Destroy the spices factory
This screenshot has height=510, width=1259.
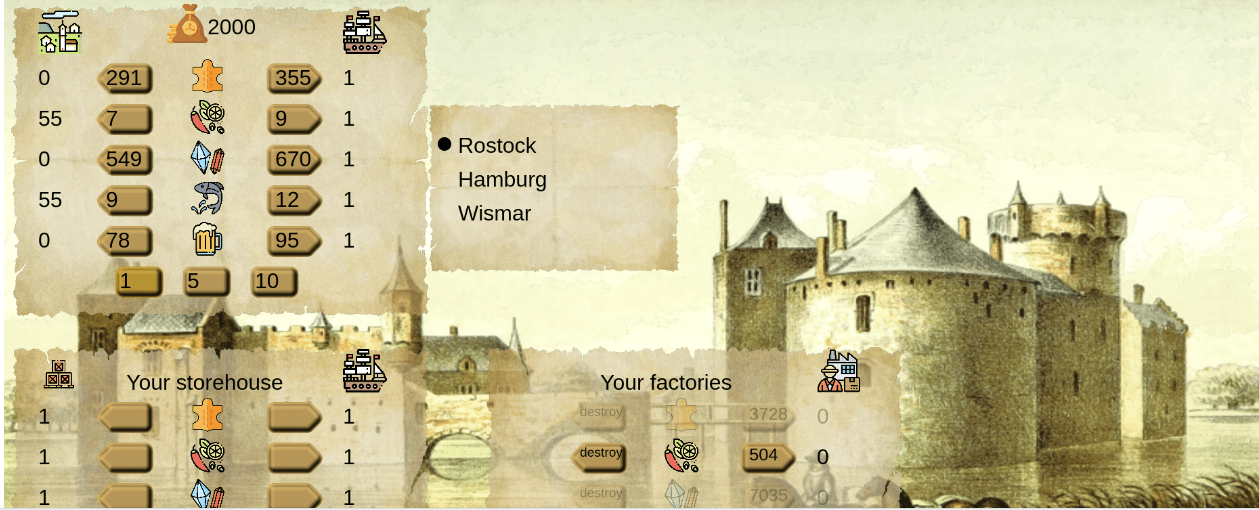[600, 456]
